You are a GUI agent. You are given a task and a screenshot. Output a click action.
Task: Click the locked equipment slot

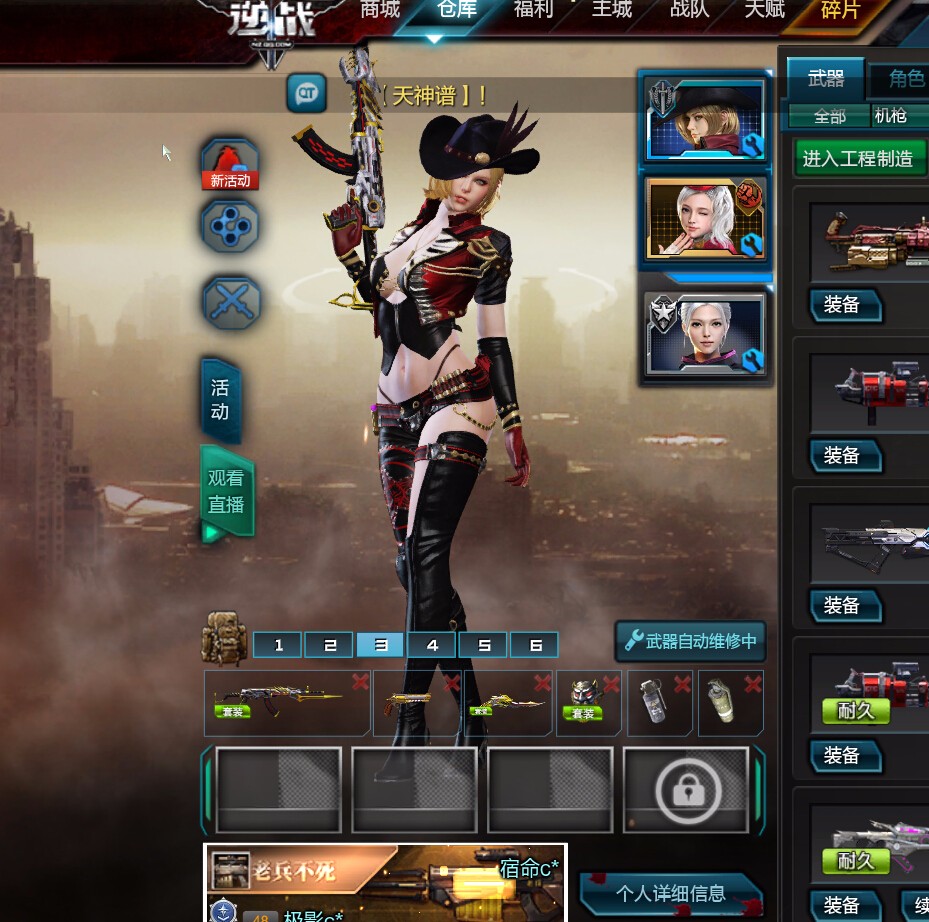coord(687,790)
